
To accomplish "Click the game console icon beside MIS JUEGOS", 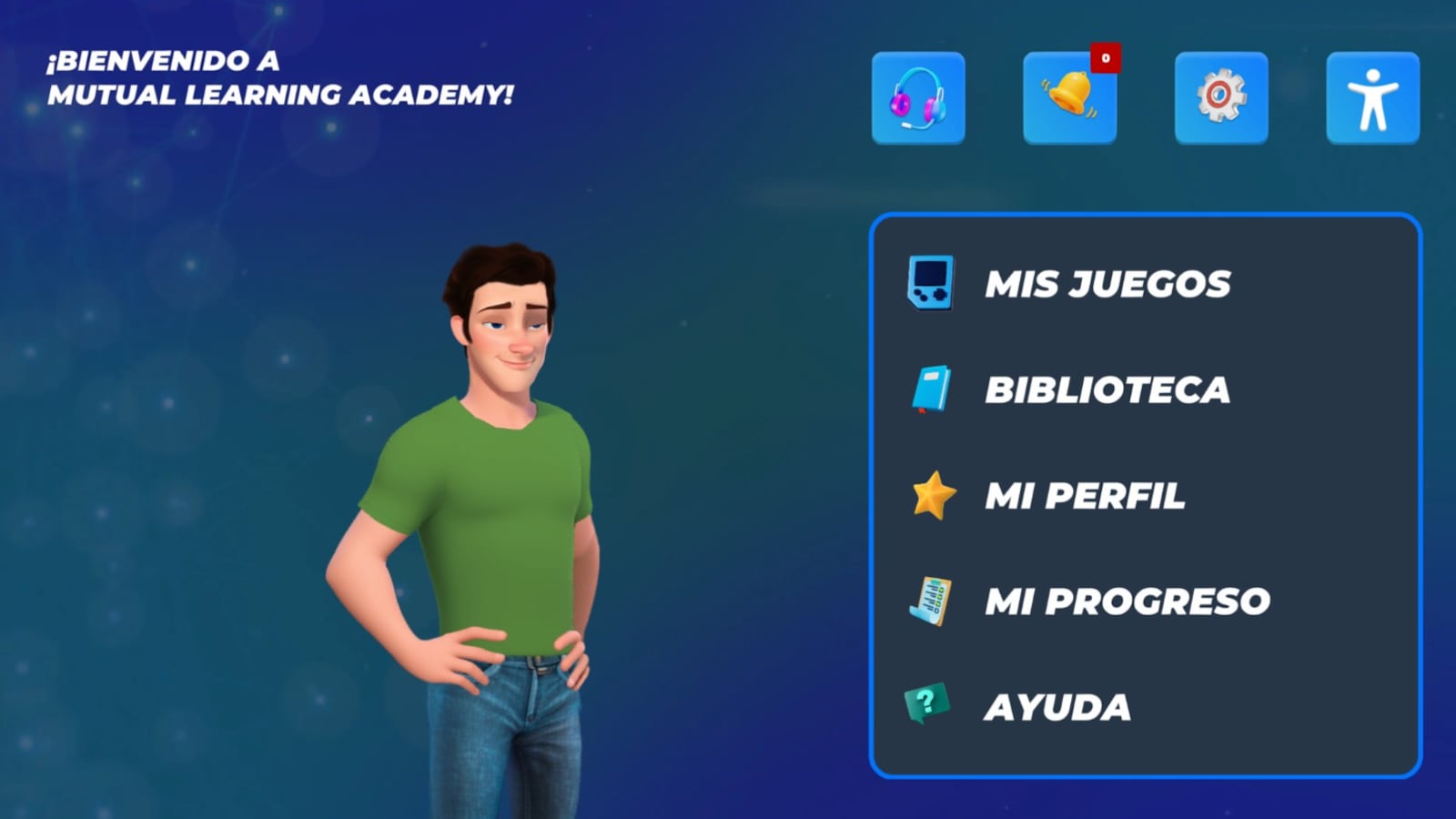I will (930, 283).
